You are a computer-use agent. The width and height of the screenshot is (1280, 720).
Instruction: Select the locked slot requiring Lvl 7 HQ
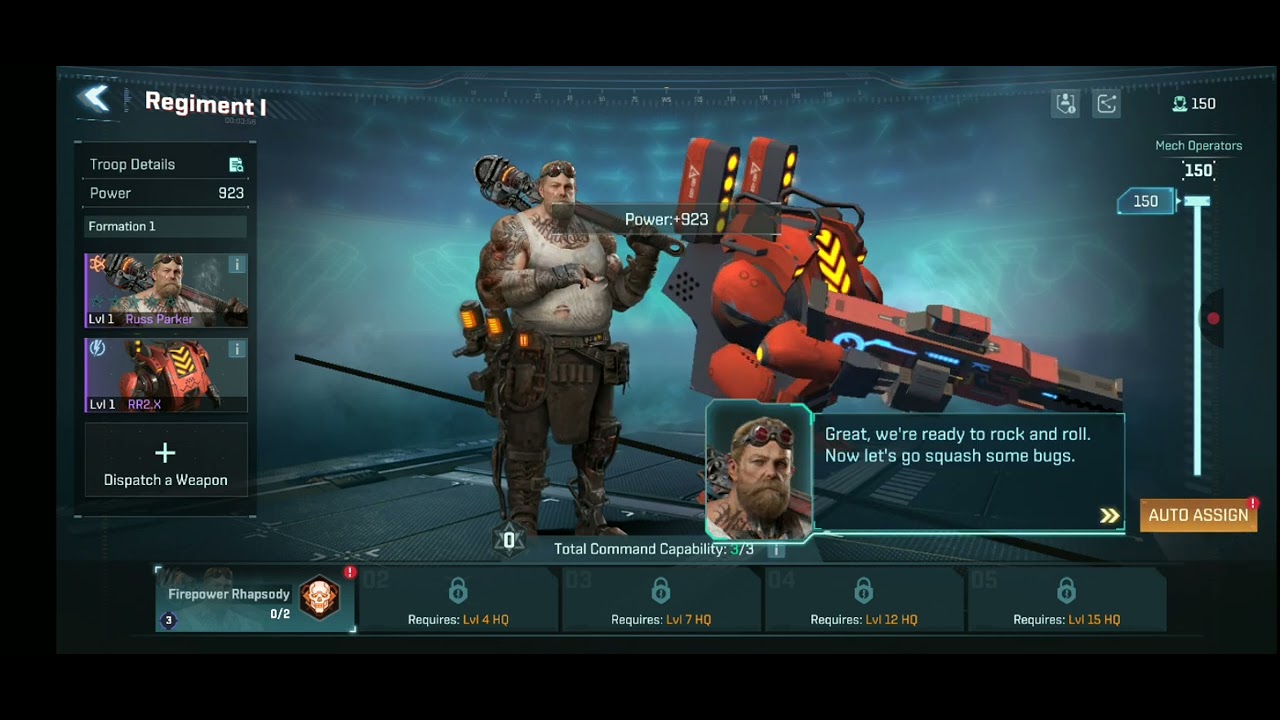pyautogui.click(x=661, y=601)
